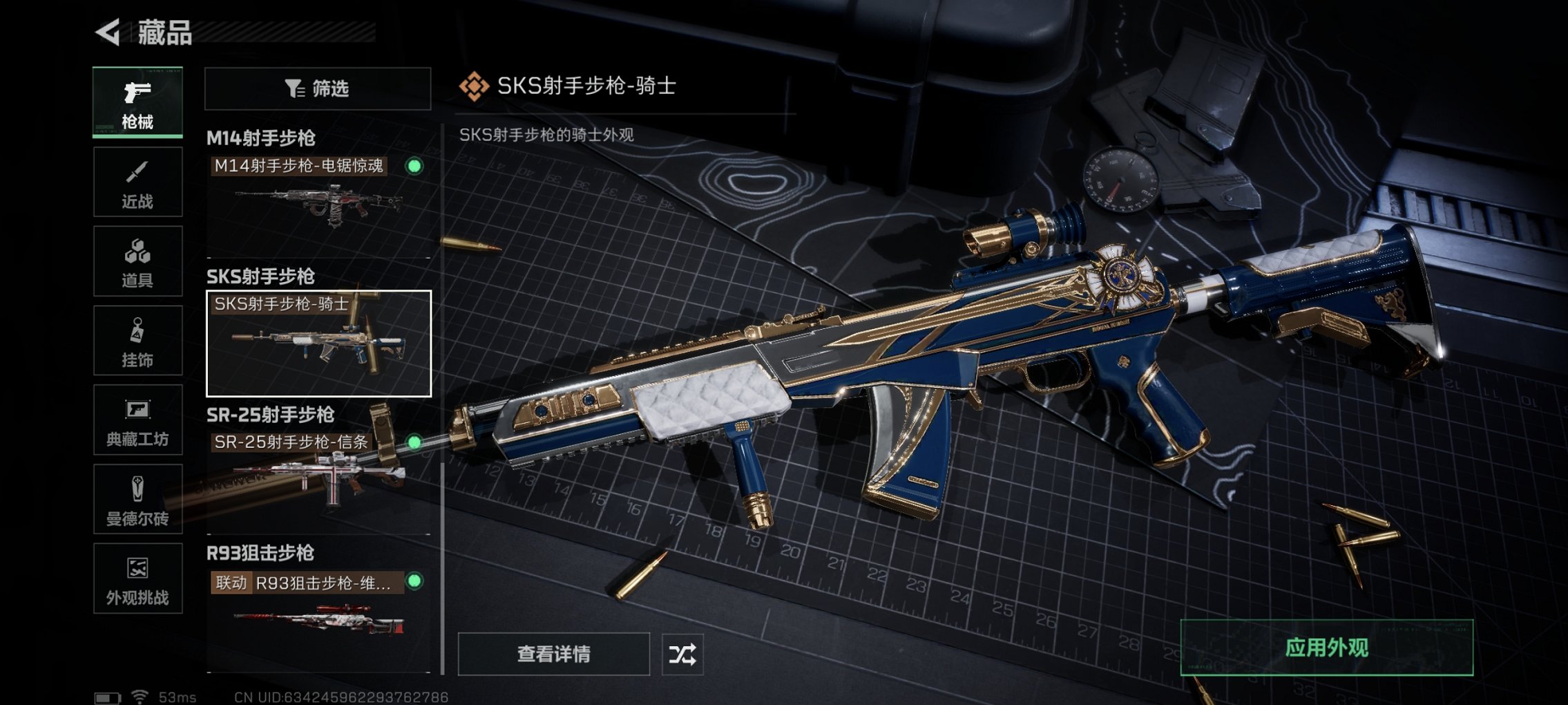Switch to the 枪械 firearms tab
Screen dimensions: 1568x705
click(137, 102)
